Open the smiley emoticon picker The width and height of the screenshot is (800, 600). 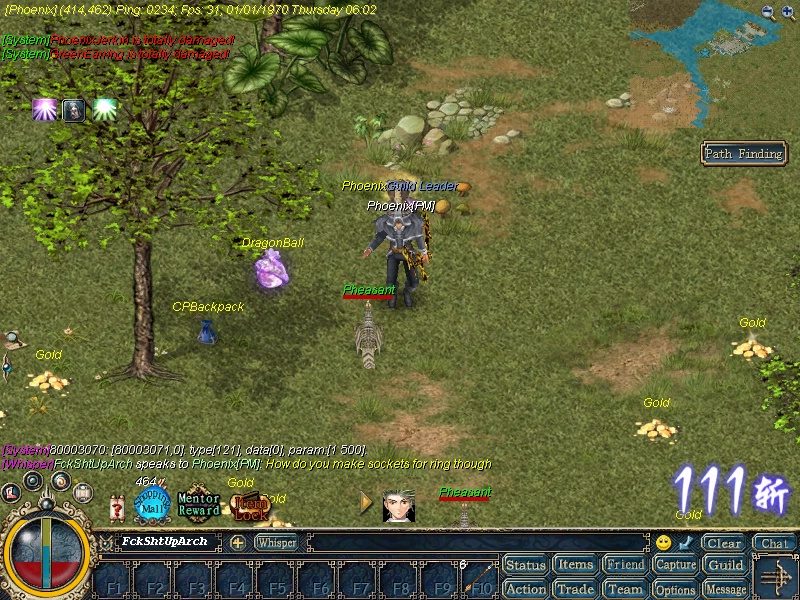click(x=663, y=543)
